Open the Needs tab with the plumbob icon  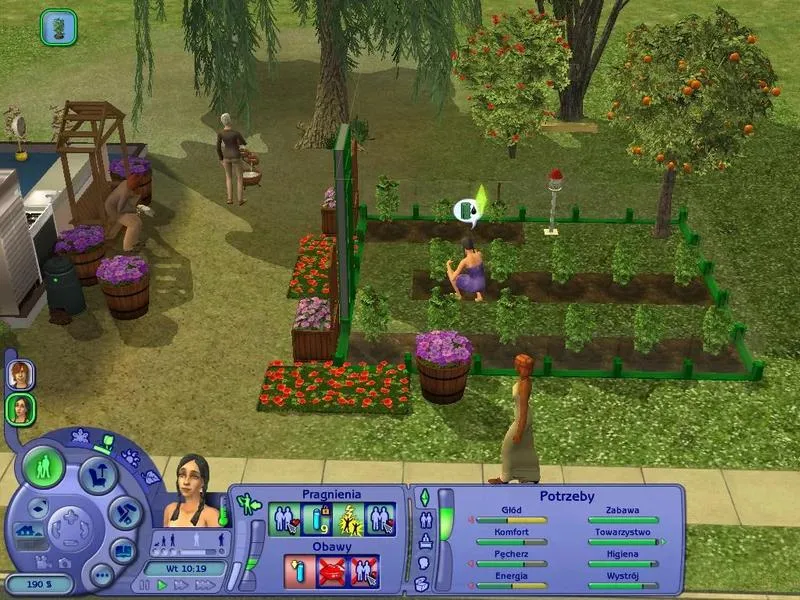423,497
